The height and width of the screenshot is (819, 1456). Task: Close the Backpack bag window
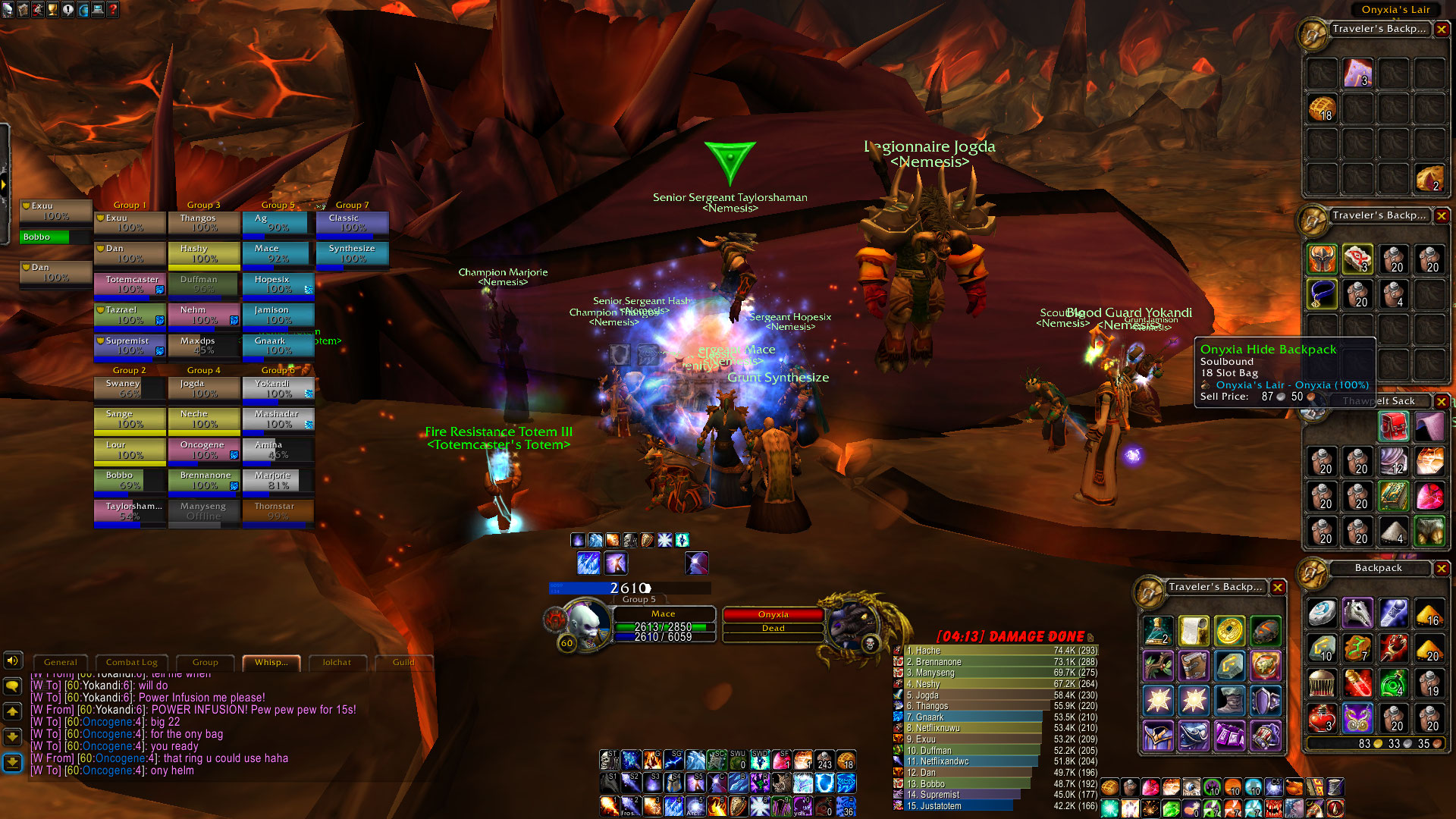pos(1442,569)
